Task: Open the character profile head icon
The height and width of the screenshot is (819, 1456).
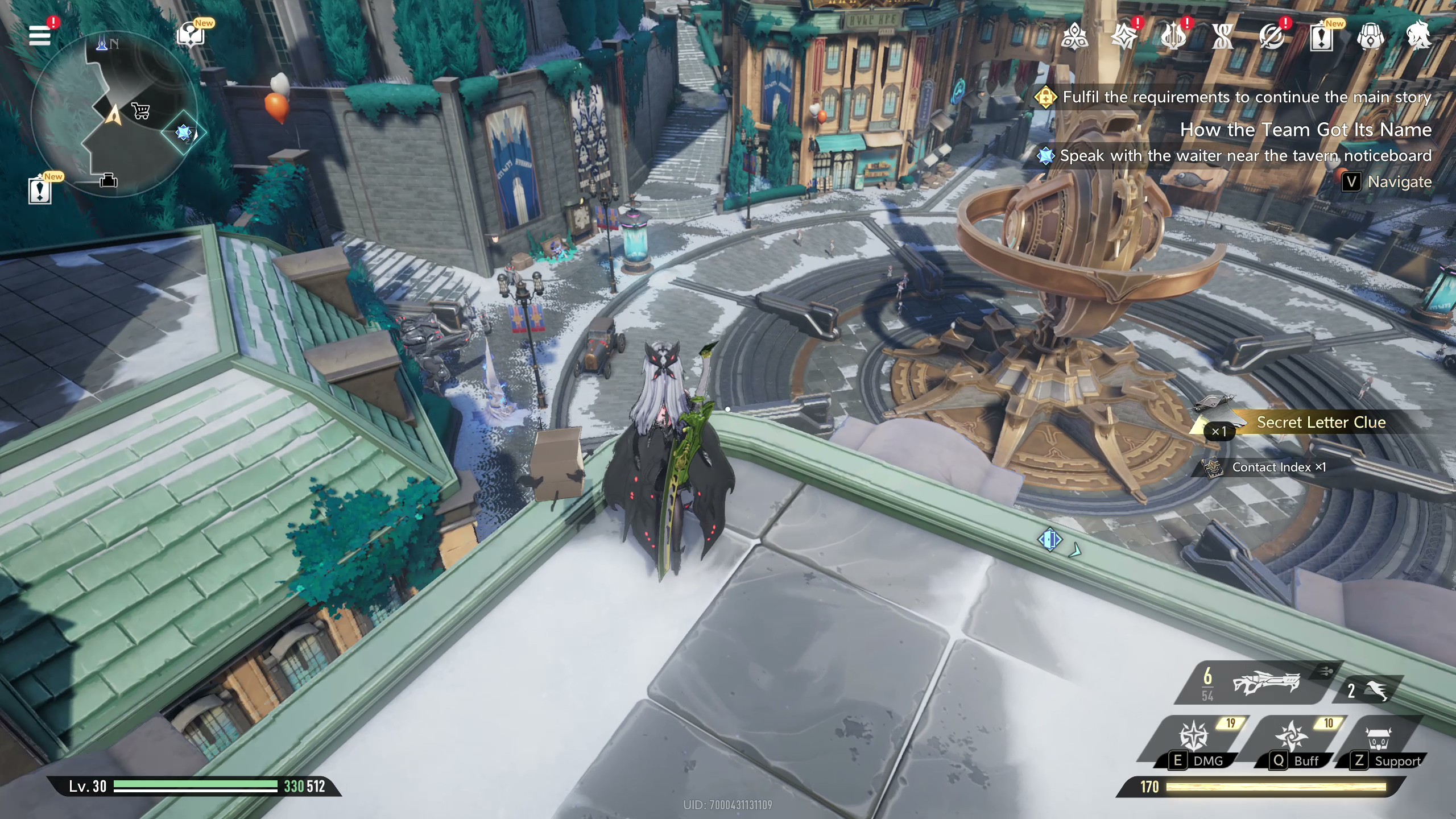Action: pos(1419,36)
